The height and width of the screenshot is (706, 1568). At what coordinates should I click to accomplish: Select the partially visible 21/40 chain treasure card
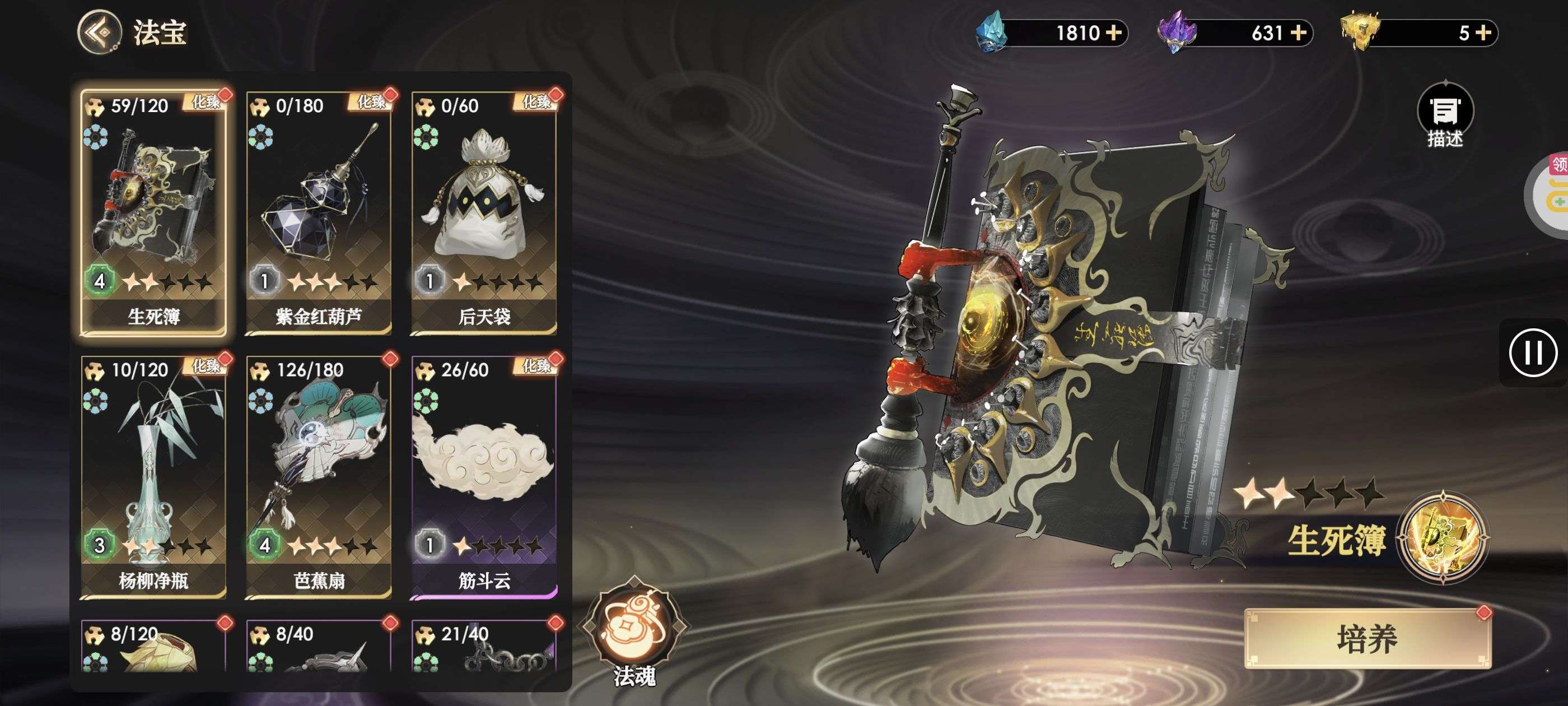point(484,647)
